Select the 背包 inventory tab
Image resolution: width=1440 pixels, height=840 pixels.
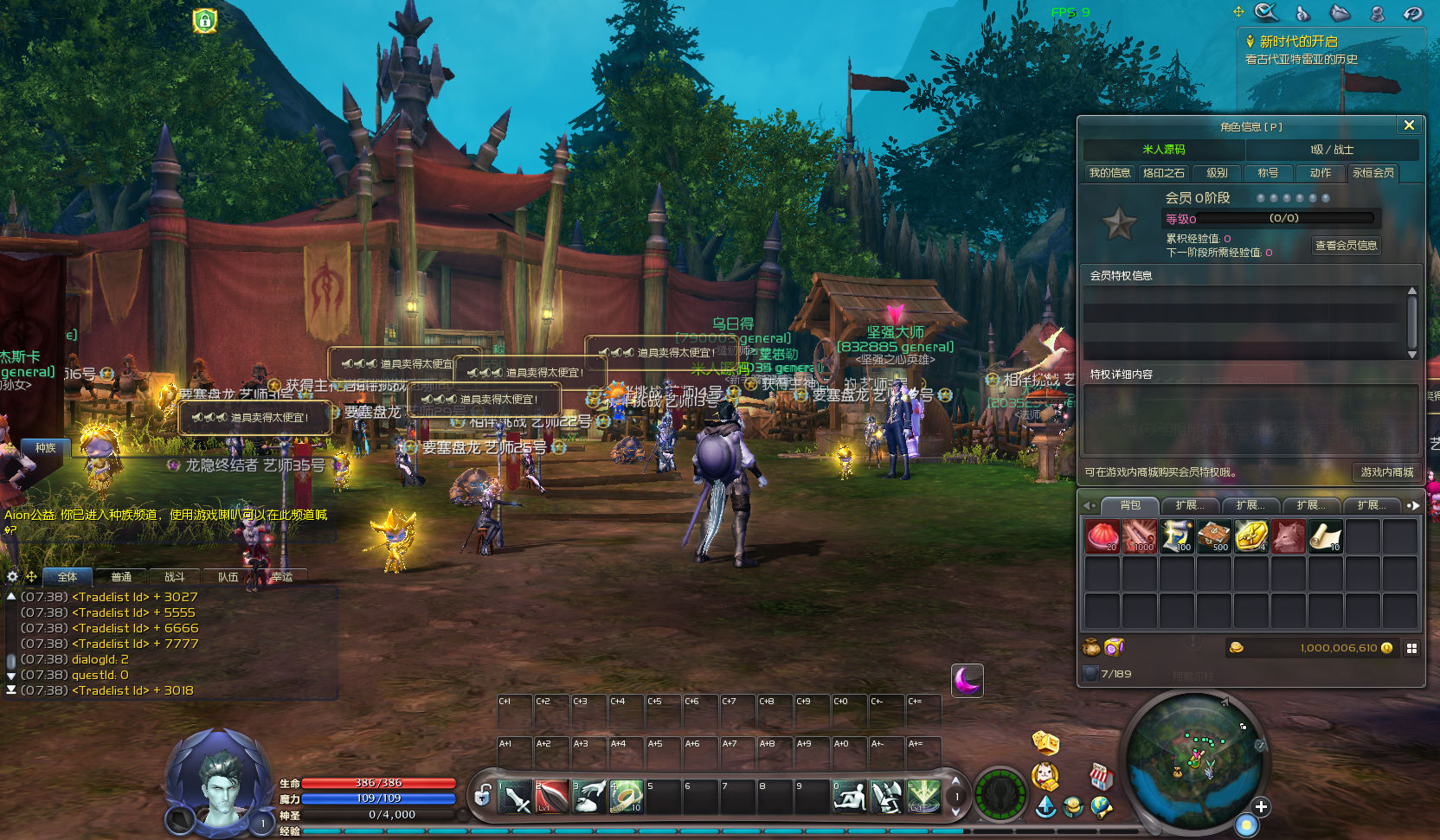click(1130, 505)
